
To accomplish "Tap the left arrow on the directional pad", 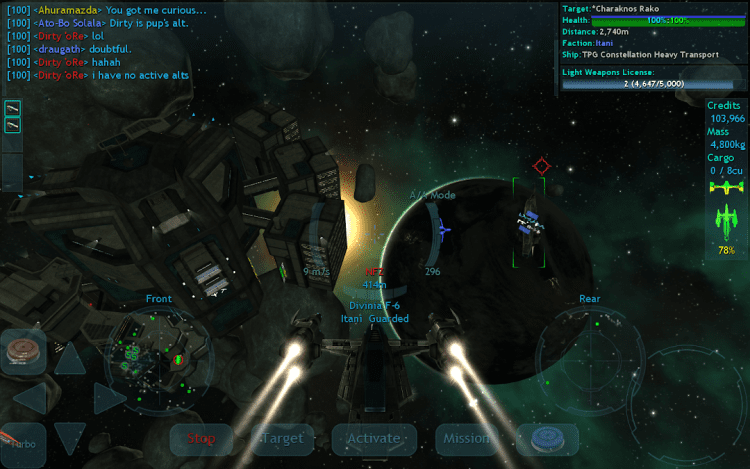I will coord(29,398).
